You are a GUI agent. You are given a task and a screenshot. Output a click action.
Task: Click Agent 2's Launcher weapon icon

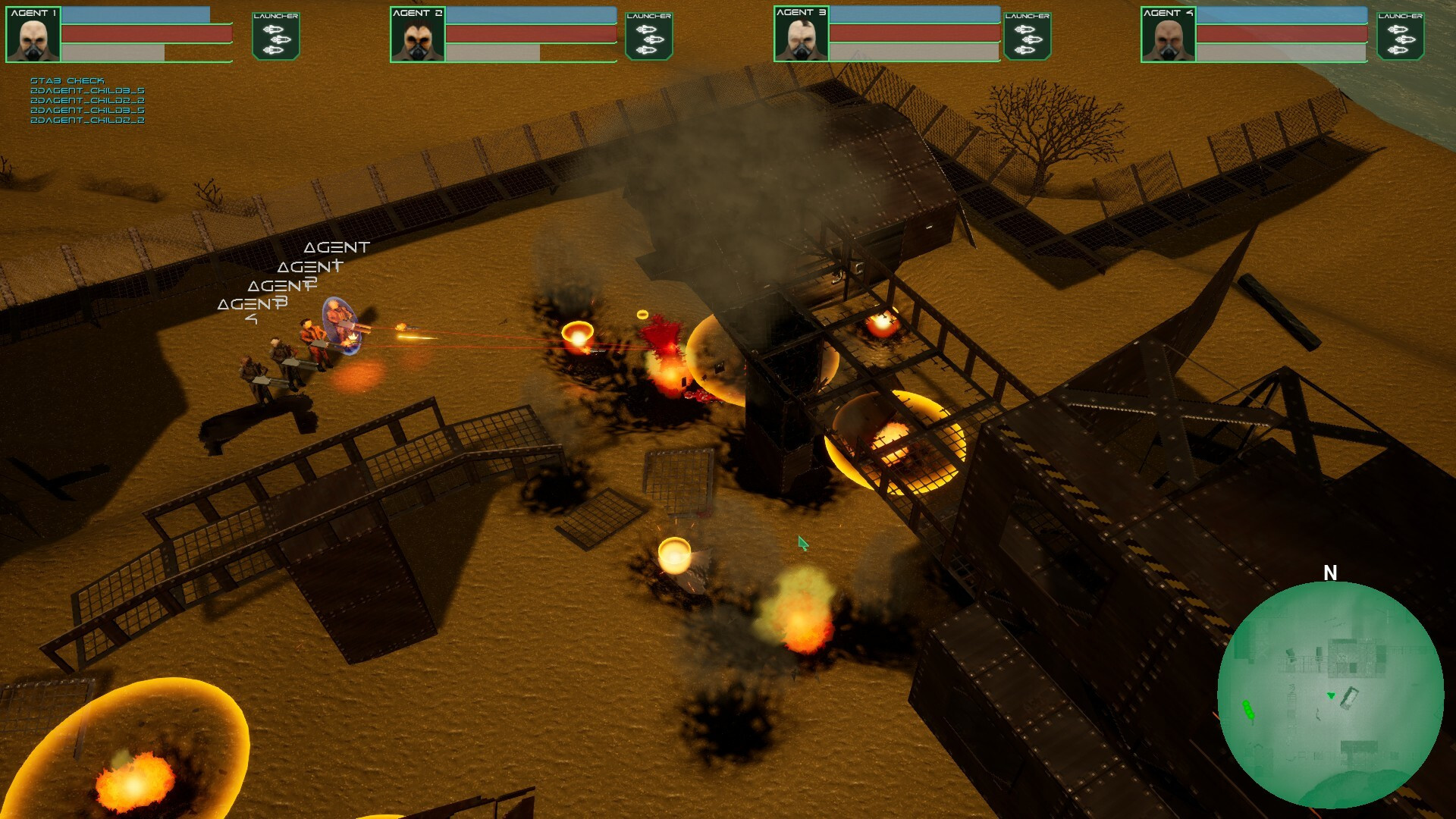648,36
